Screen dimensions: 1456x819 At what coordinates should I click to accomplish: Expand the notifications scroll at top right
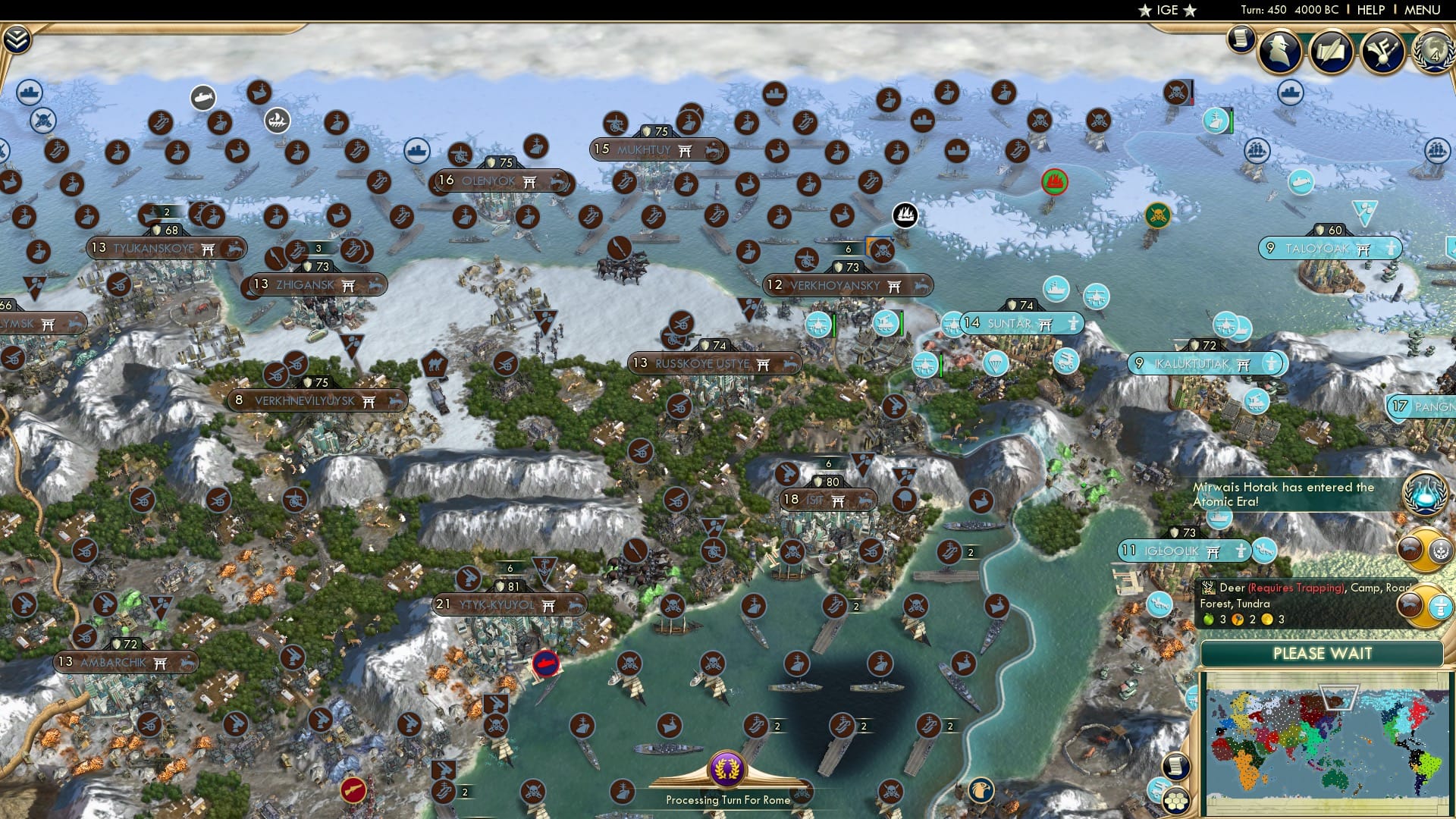click(1241, 38)
